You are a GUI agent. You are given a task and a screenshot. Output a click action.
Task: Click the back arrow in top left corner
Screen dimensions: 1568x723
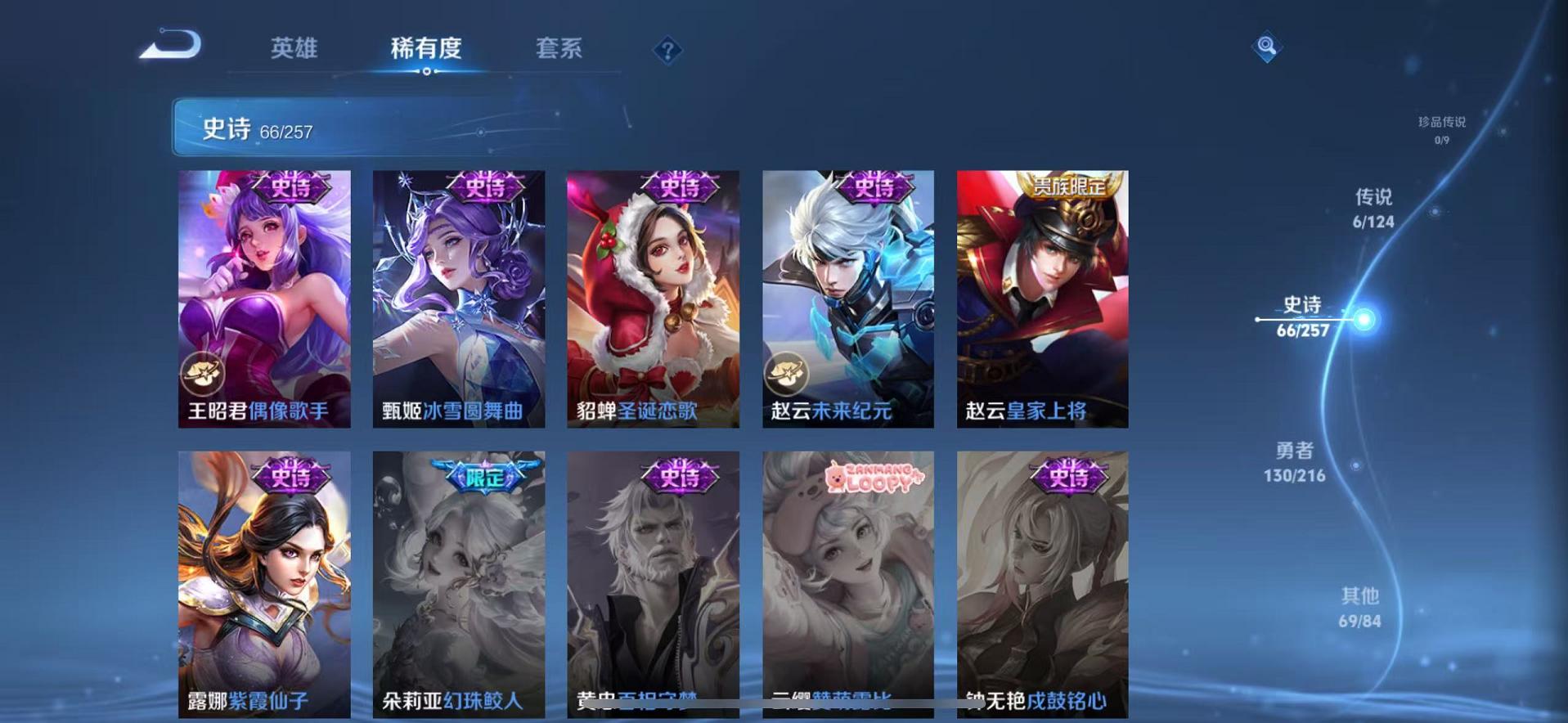(x=169, y=45)
